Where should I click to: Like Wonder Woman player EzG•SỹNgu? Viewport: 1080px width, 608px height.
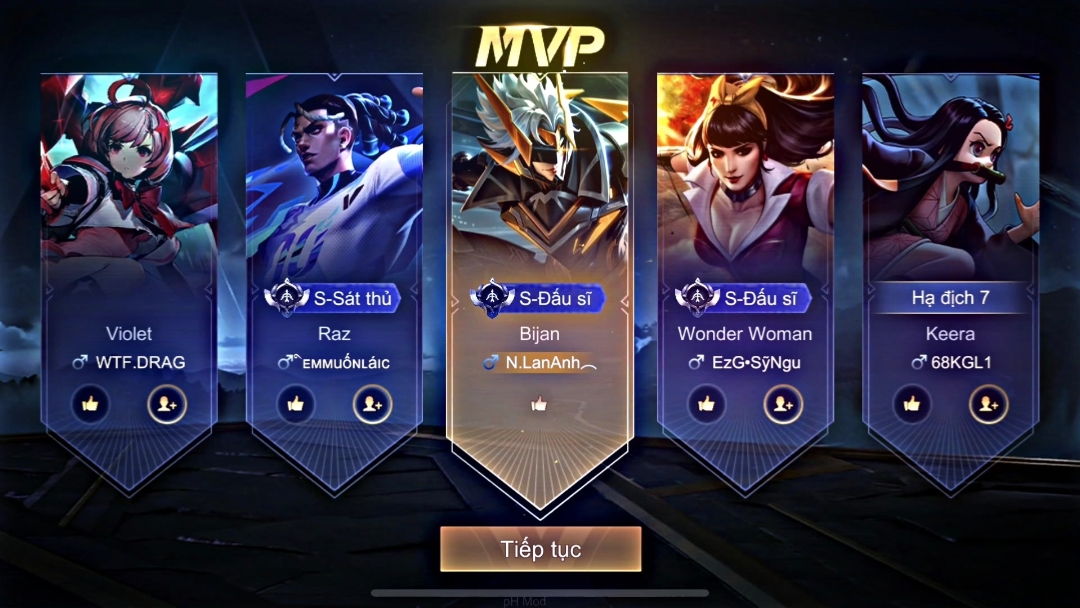(707, 404)
